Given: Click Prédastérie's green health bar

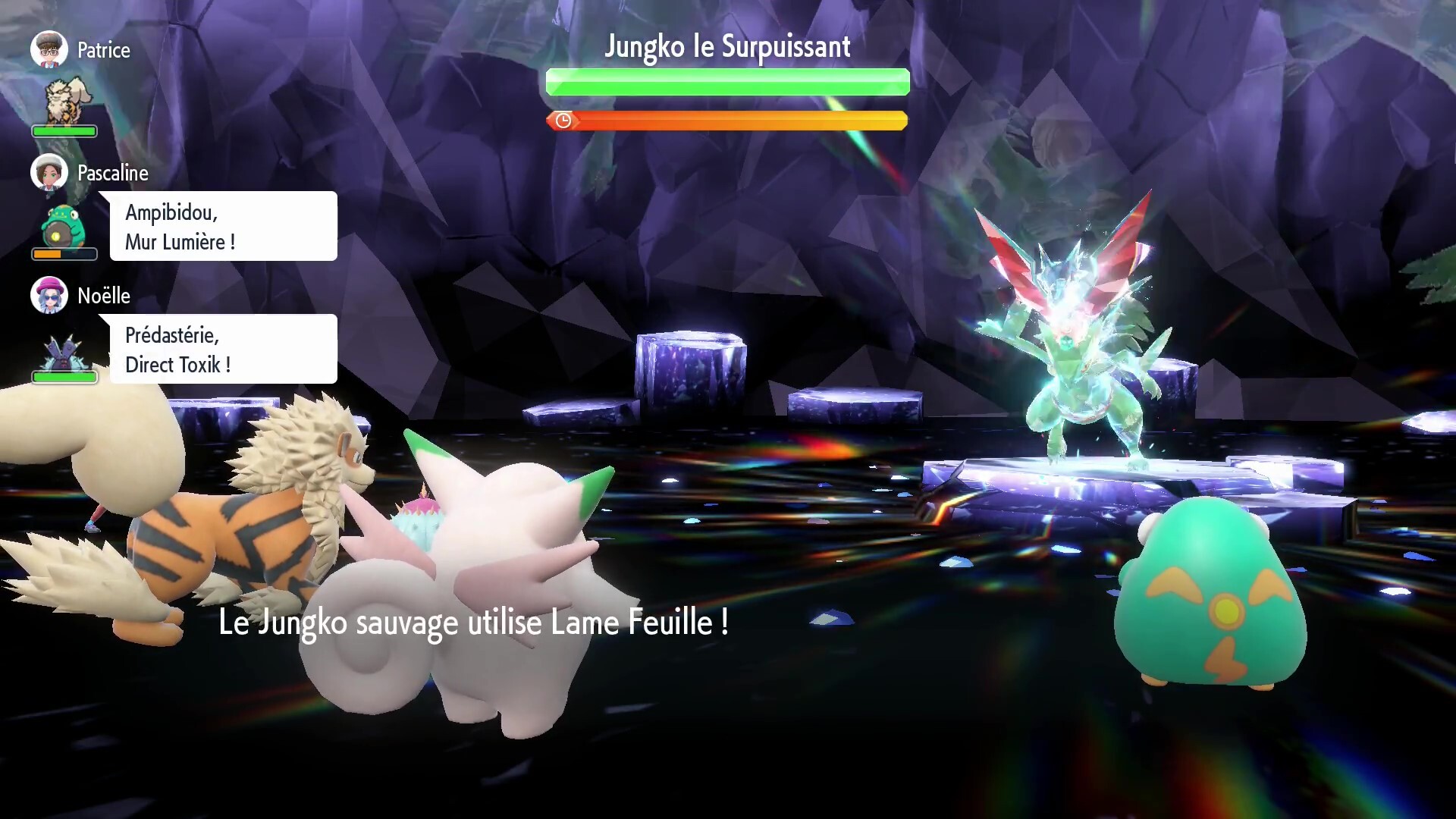Looking at the screenshot, I should (64, 376).
